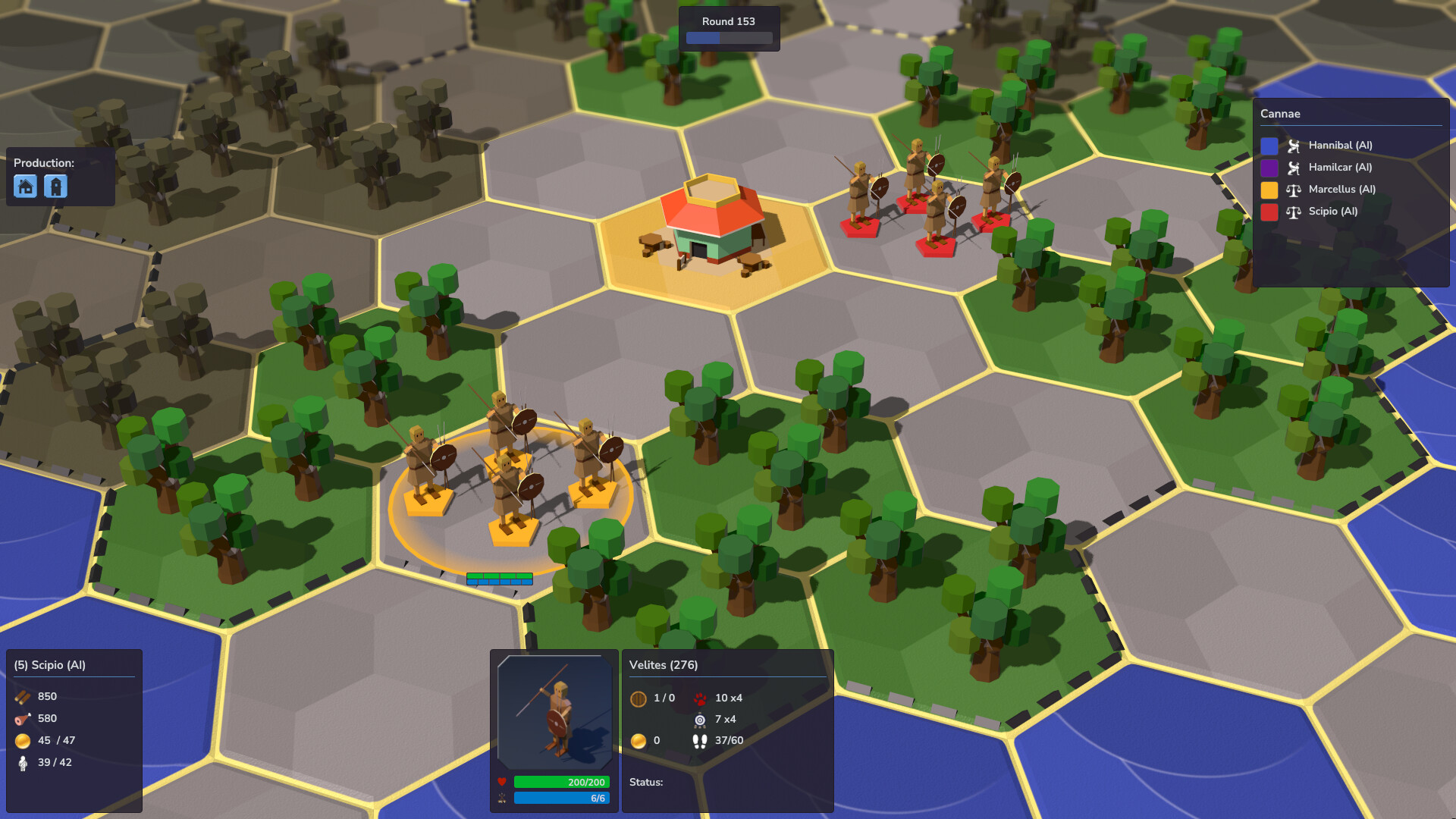Select 'Hamilcar (AI)' in the Cannae legend
The height and width of the screenshot is (819, 1456).
[1339, 167]
